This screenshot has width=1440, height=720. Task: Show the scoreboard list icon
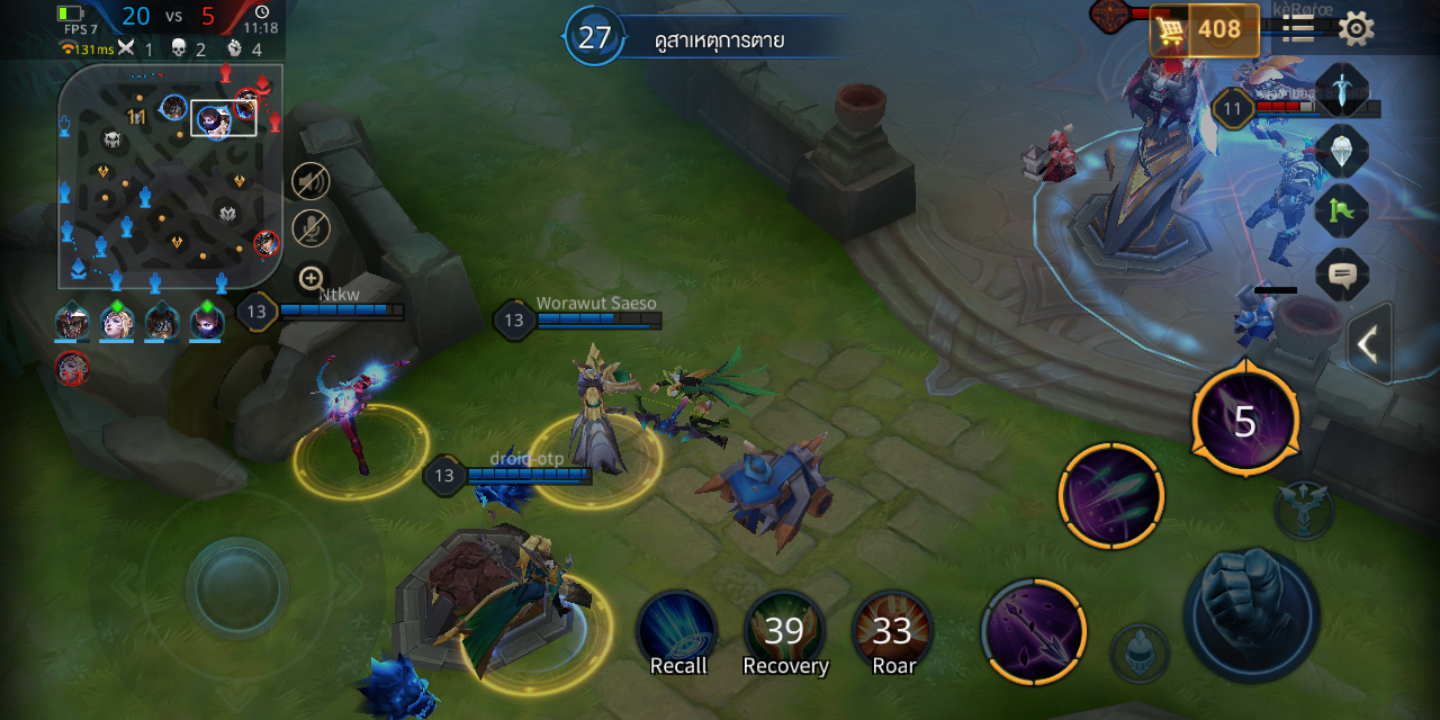tap(1298, 28)
